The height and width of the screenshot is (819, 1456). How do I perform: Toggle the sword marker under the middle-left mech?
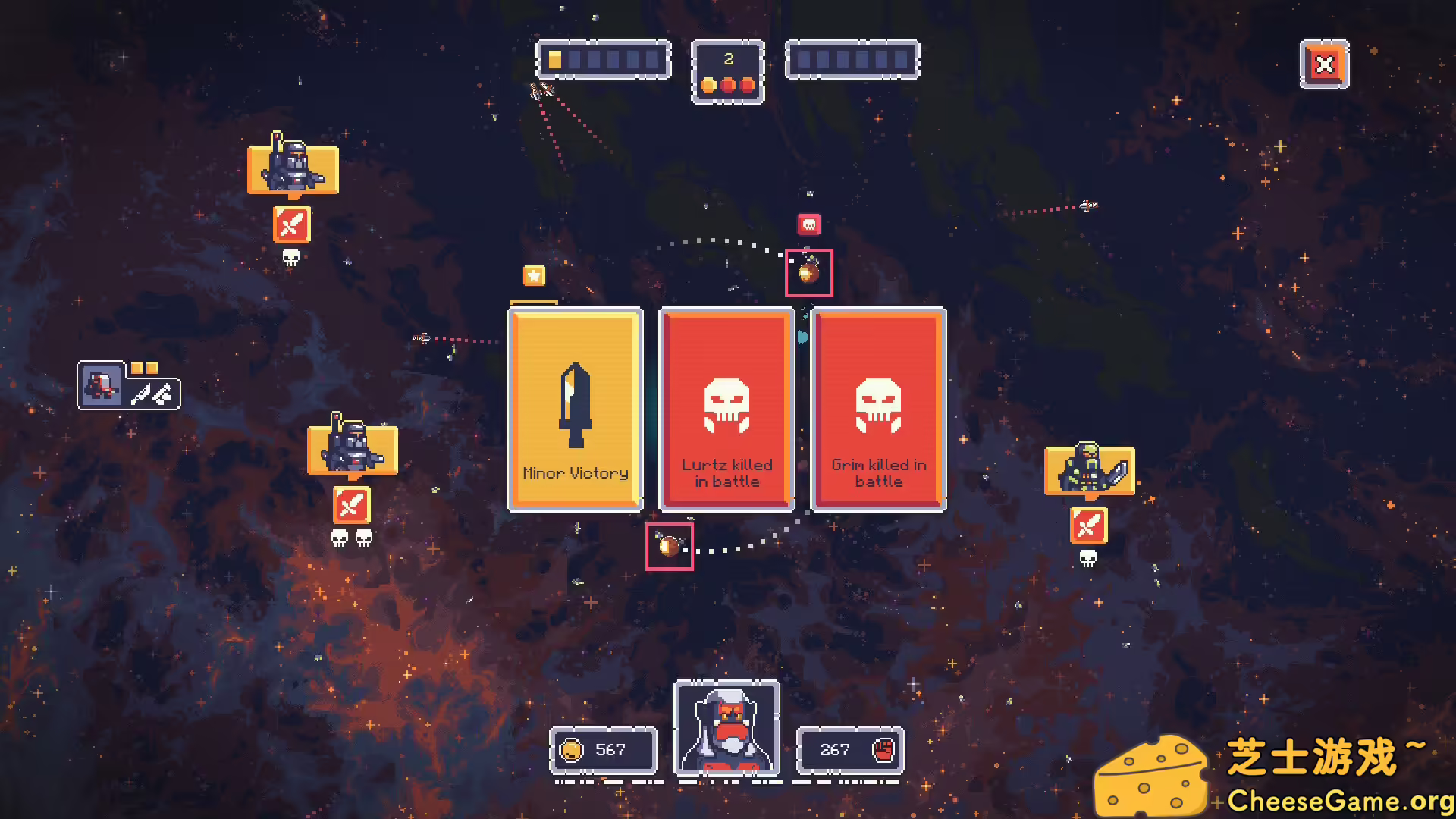[351, 504]
